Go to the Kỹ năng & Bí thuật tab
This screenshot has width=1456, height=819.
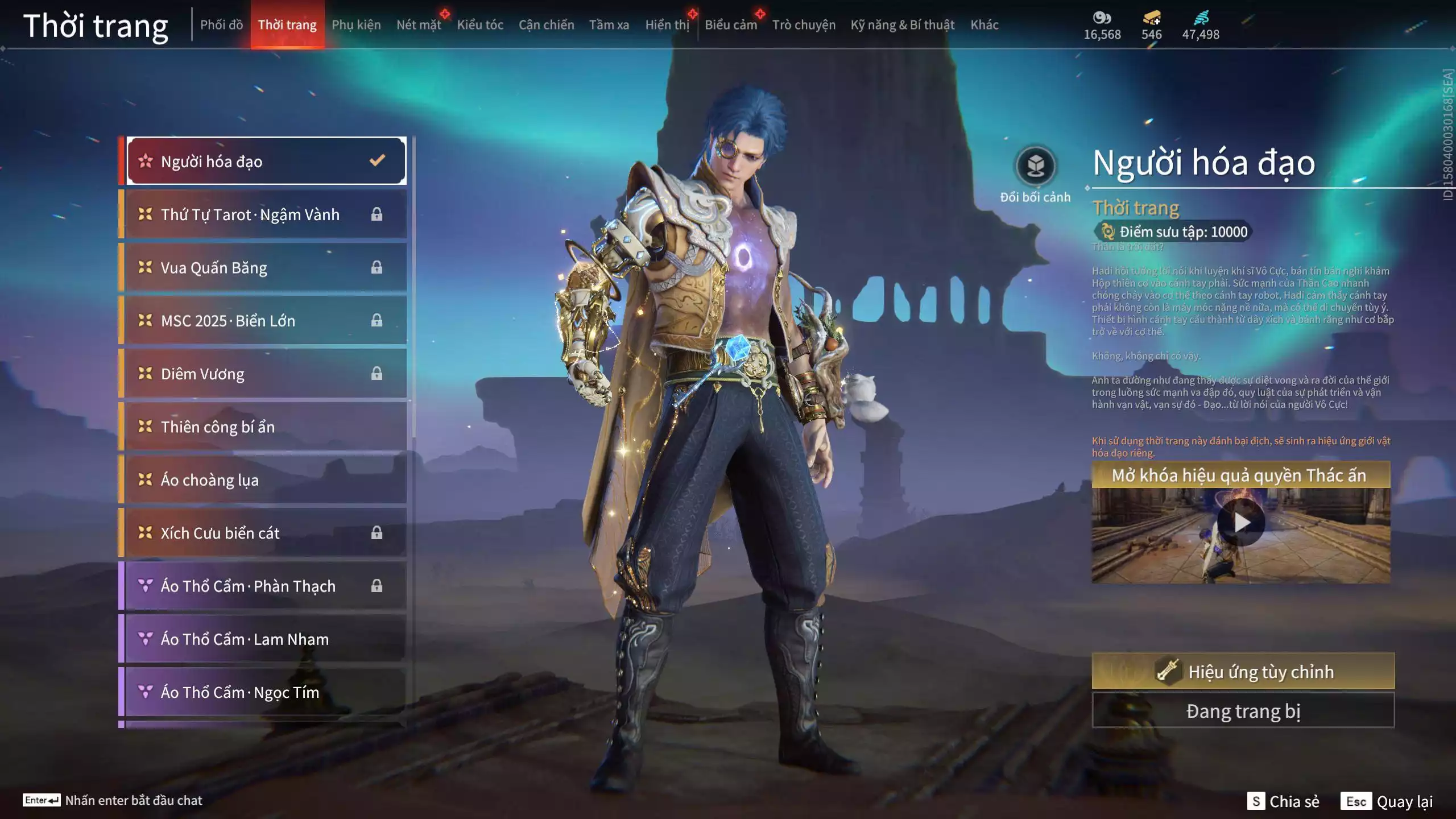[x=902, y=25]
